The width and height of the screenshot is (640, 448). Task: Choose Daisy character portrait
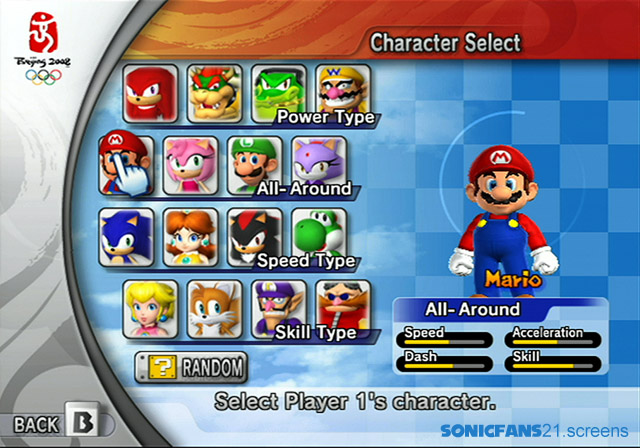click(190, 236)
